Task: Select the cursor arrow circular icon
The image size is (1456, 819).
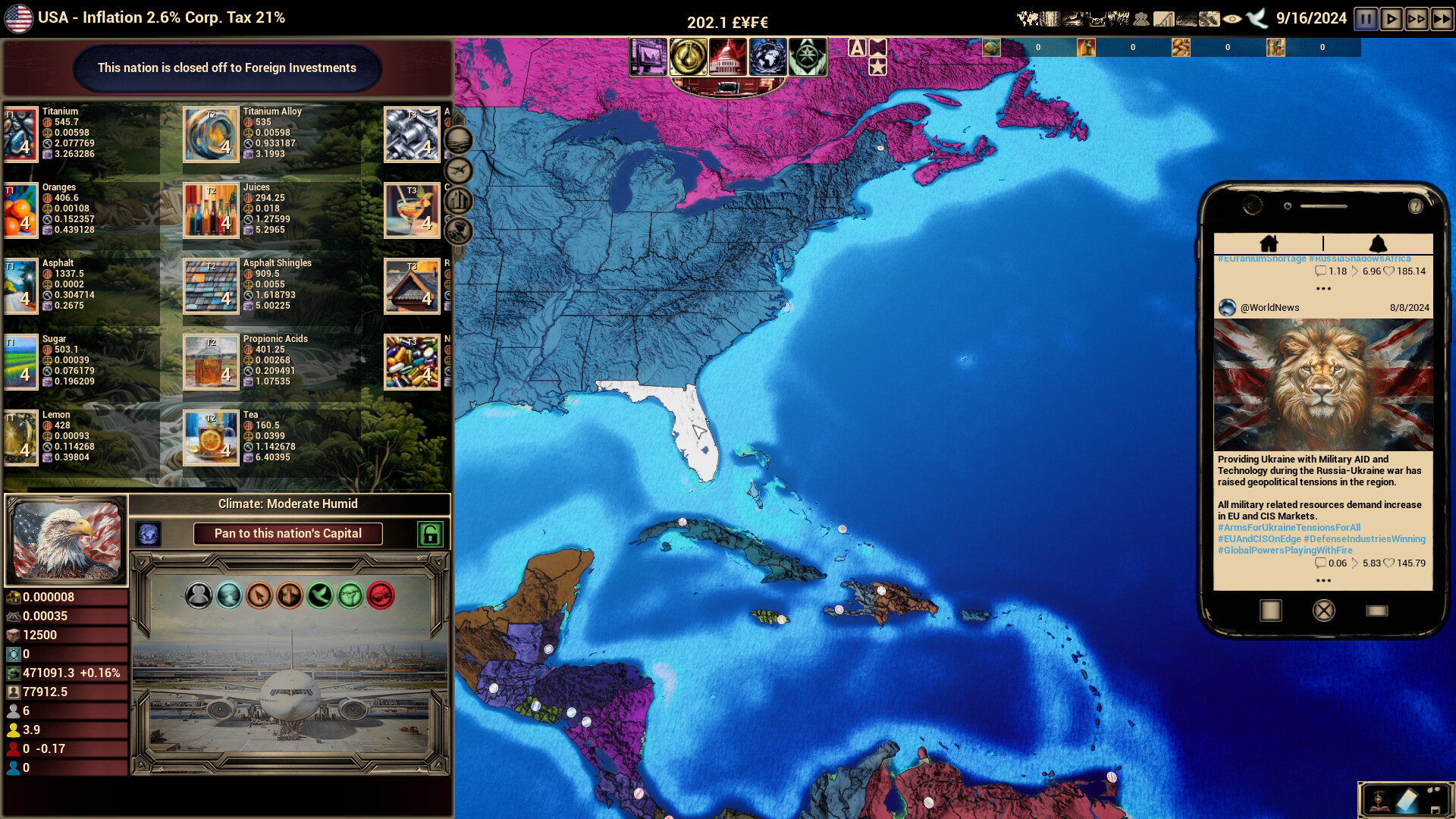Action: point(259,595)
